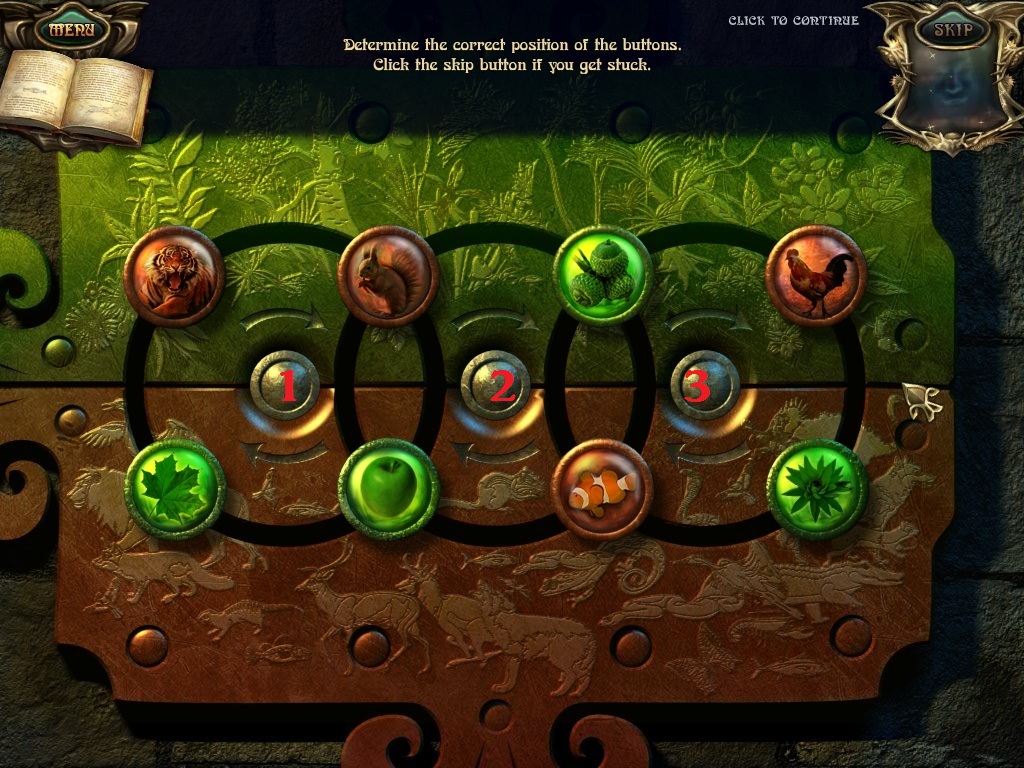
Task: Skip the puzzle with the Skip button
Action: (952, 29)
